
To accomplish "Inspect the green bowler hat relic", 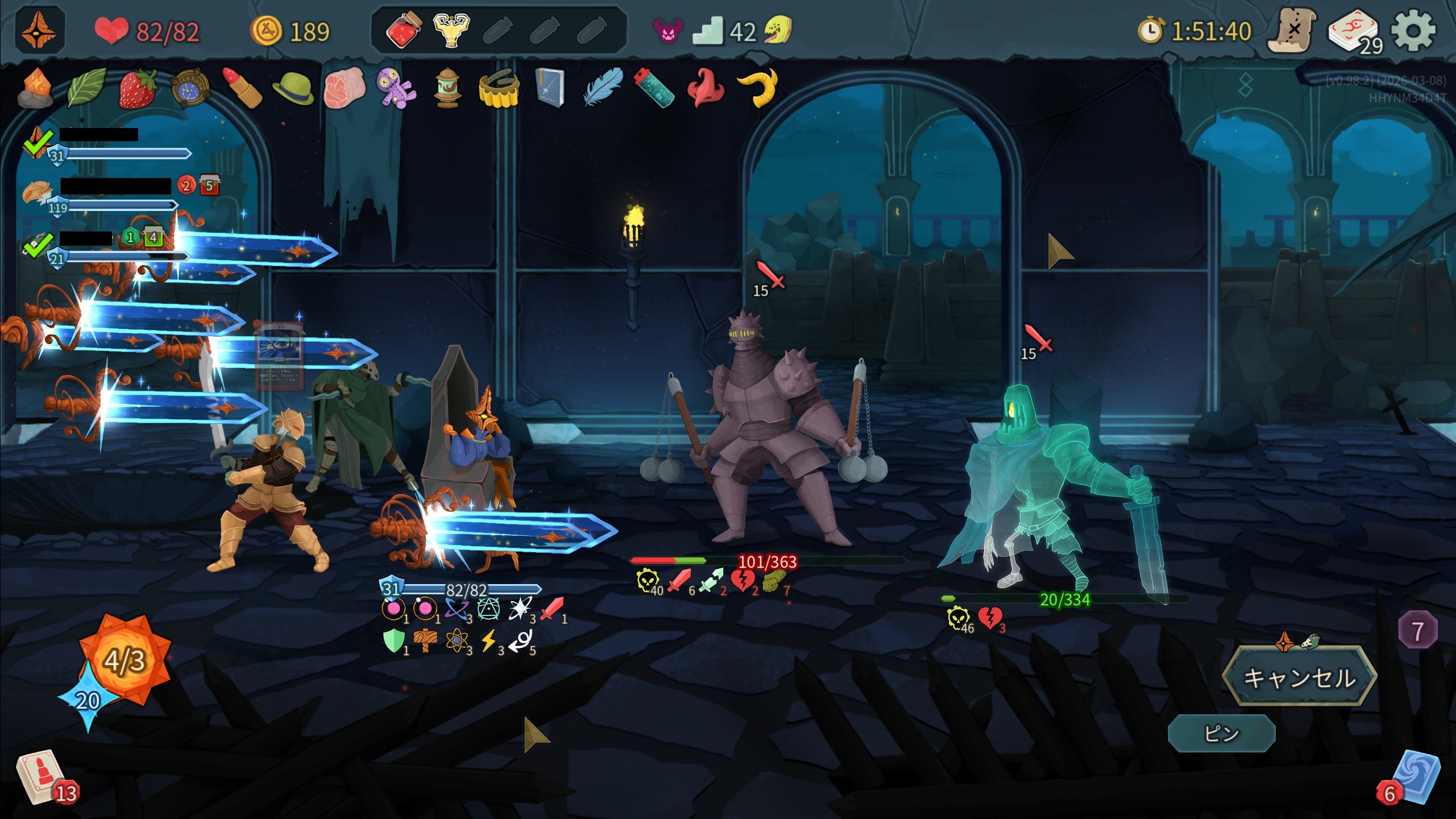I will point(293,89).
